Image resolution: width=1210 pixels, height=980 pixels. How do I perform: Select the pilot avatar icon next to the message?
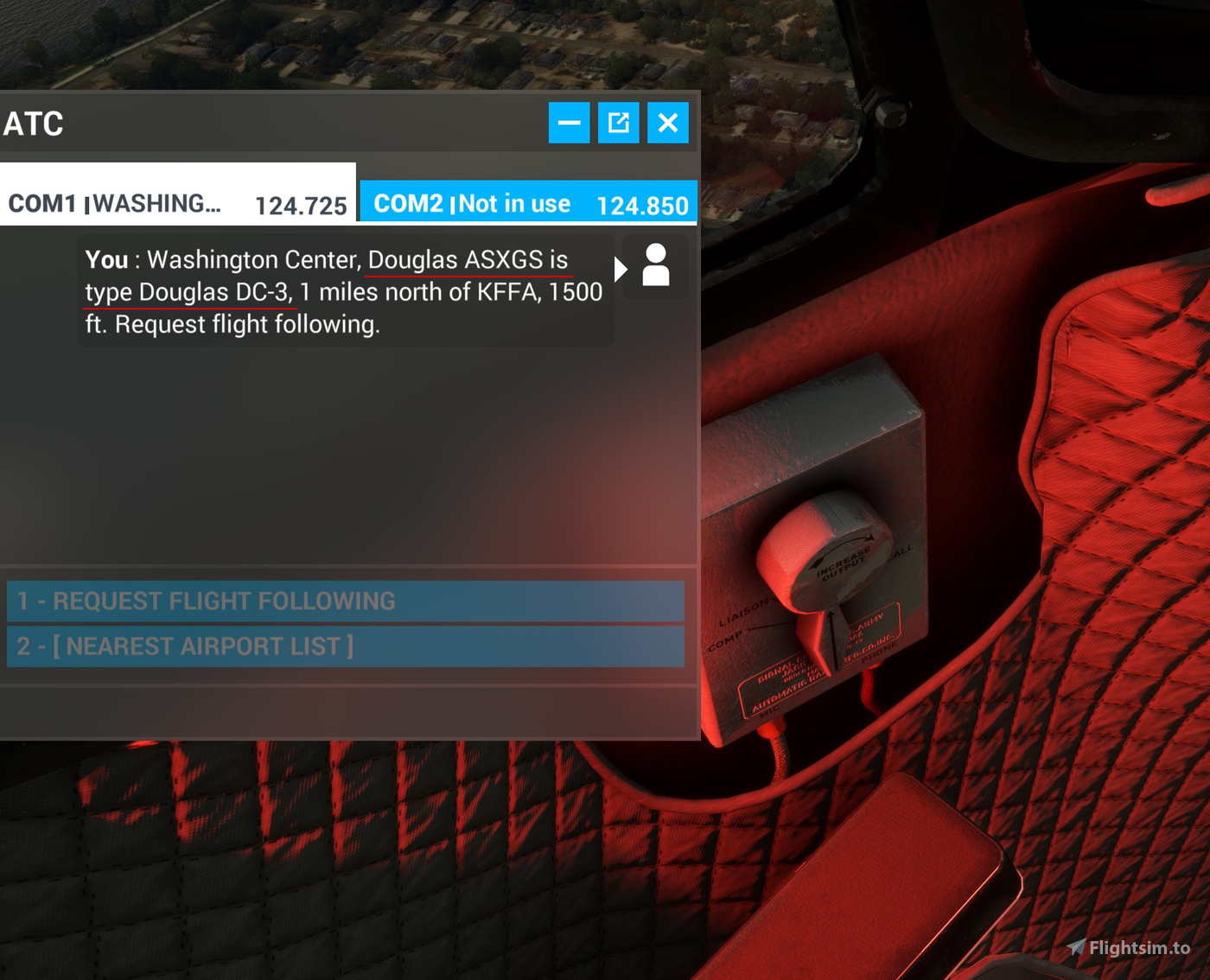pyautogui.click(x=656, y=267)
